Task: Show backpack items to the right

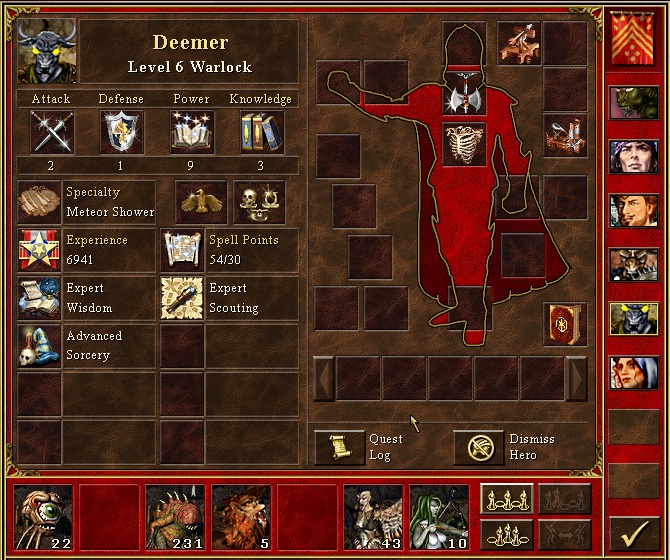Action: click(x=576, y=378)
